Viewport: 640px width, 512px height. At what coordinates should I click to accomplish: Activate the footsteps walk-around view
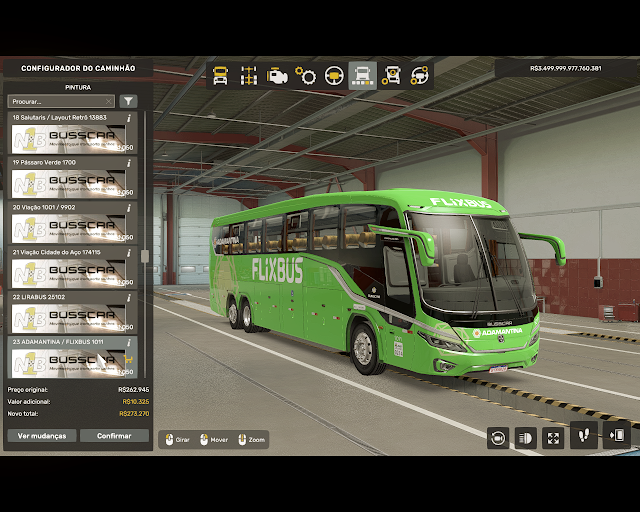coord(583,436)
